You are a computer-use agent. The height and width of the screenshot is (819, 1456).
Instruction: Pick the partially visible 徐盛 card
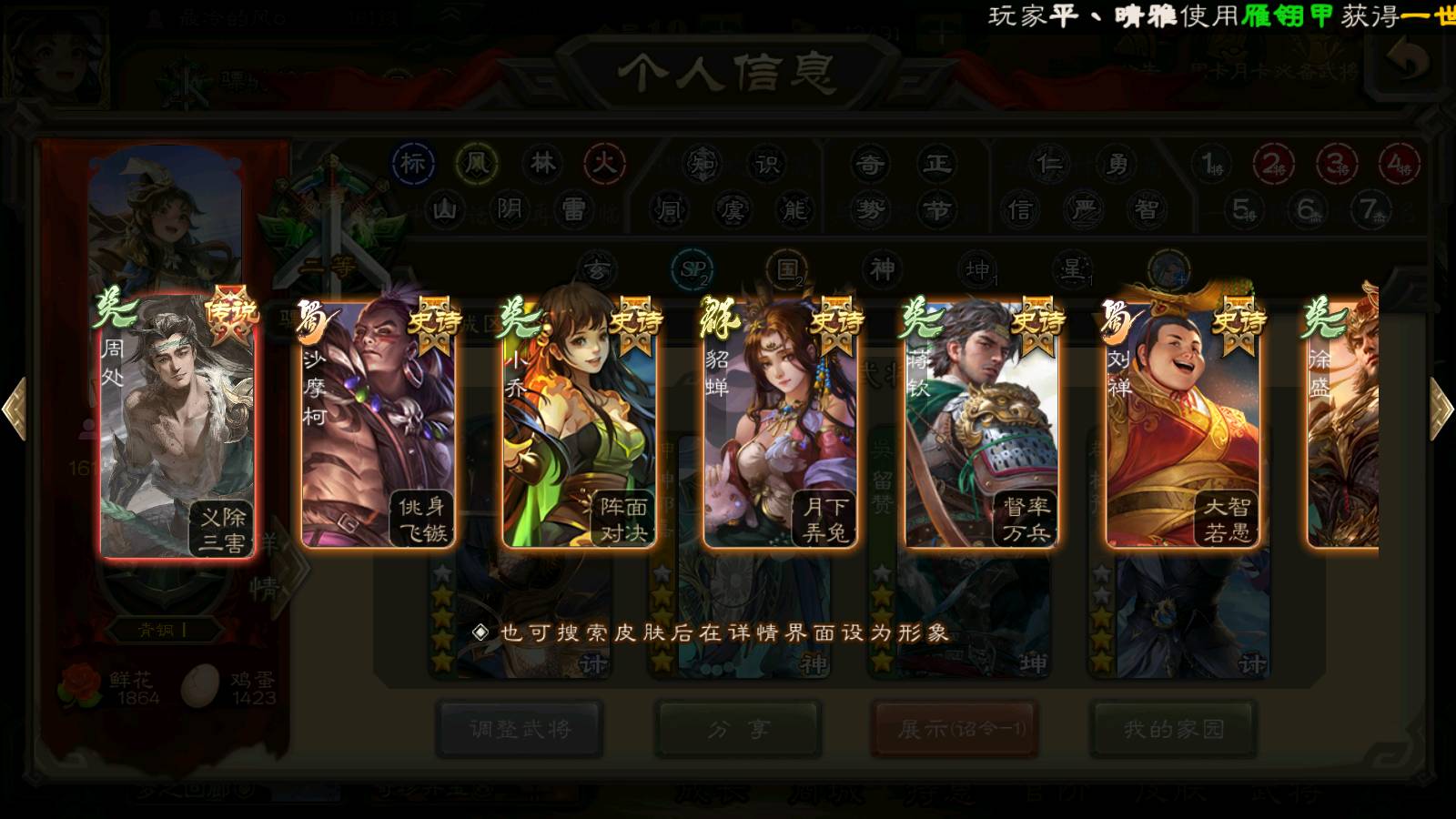[x=1344, y=425]
